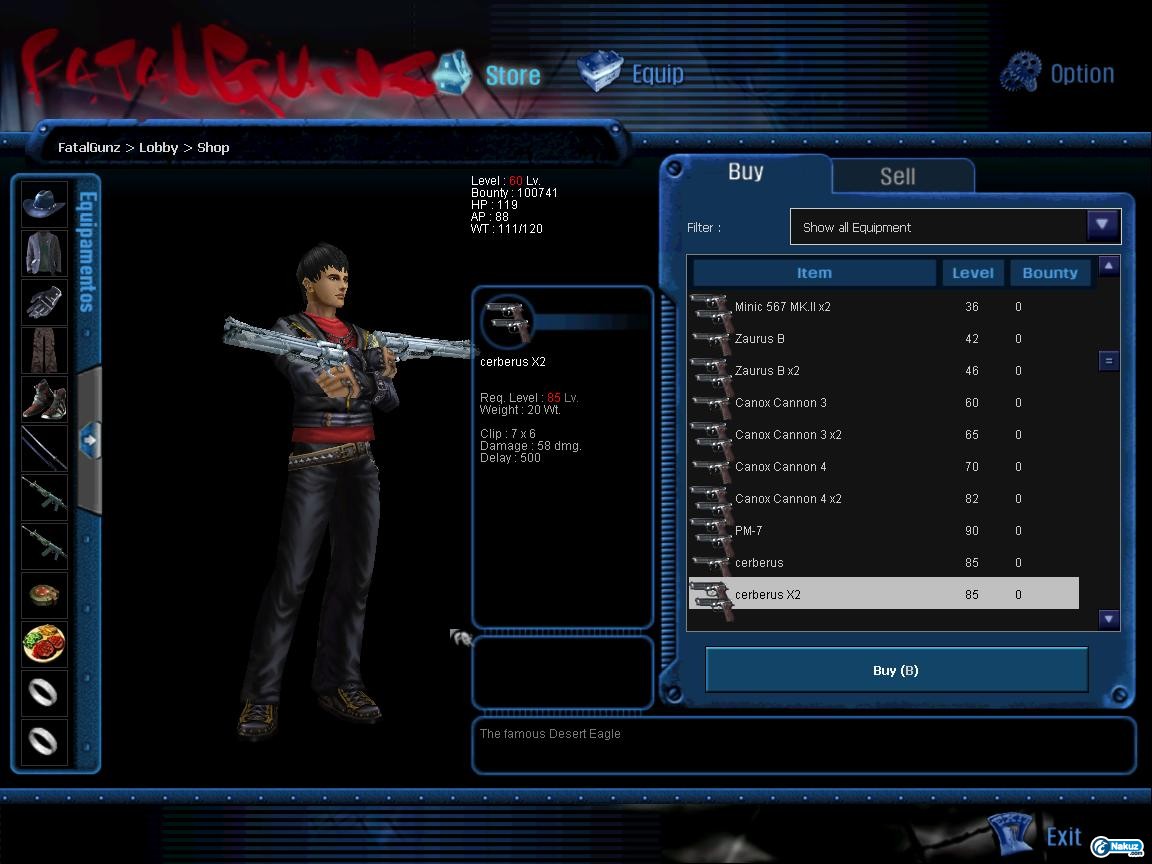This screenshot has width=1152, height=864.
Task: Select the fedora hat equipment slot
Action: click(x=44, y=204)
